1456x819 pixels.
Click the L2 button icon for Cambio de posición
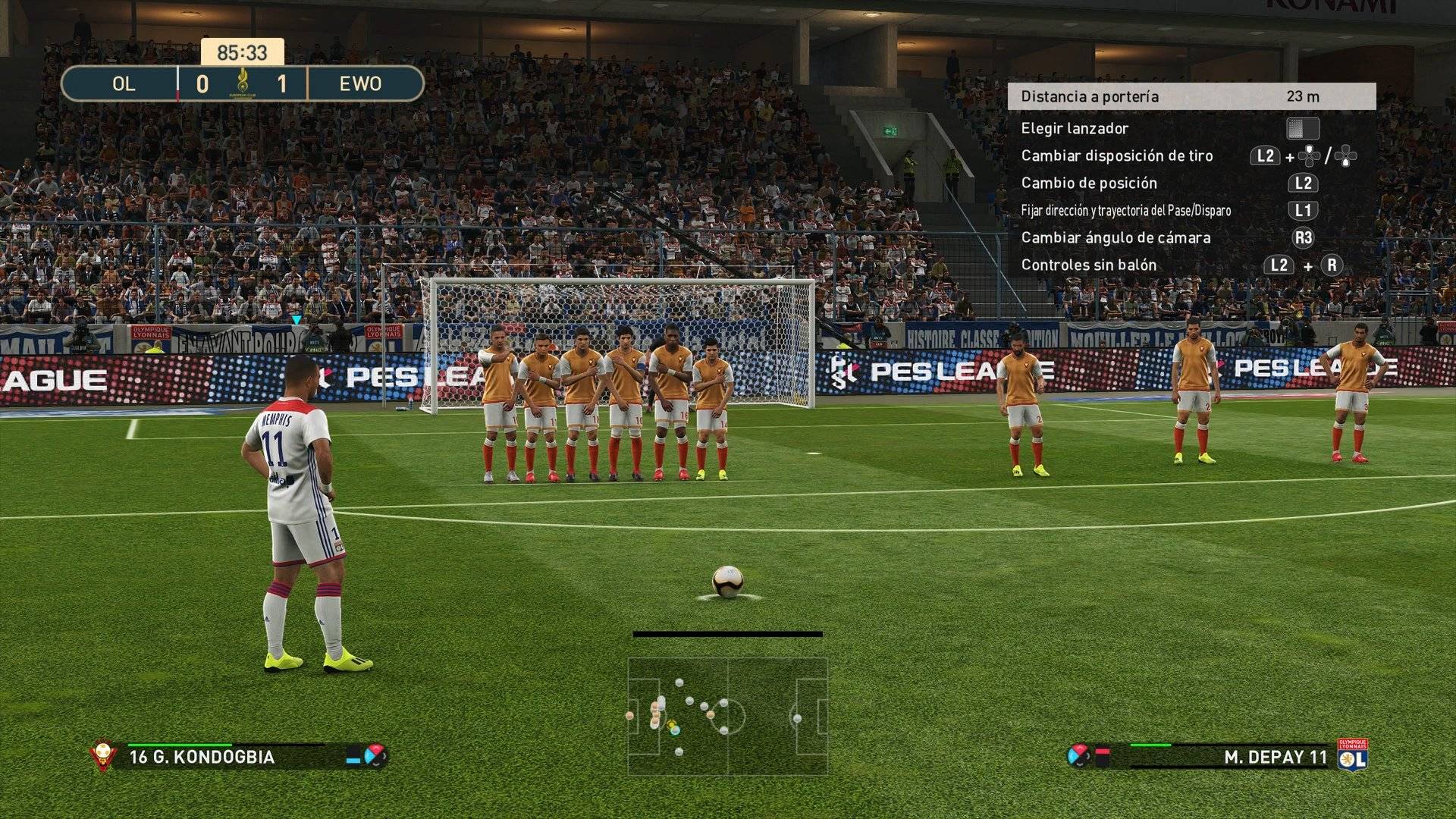point(1303,184)
